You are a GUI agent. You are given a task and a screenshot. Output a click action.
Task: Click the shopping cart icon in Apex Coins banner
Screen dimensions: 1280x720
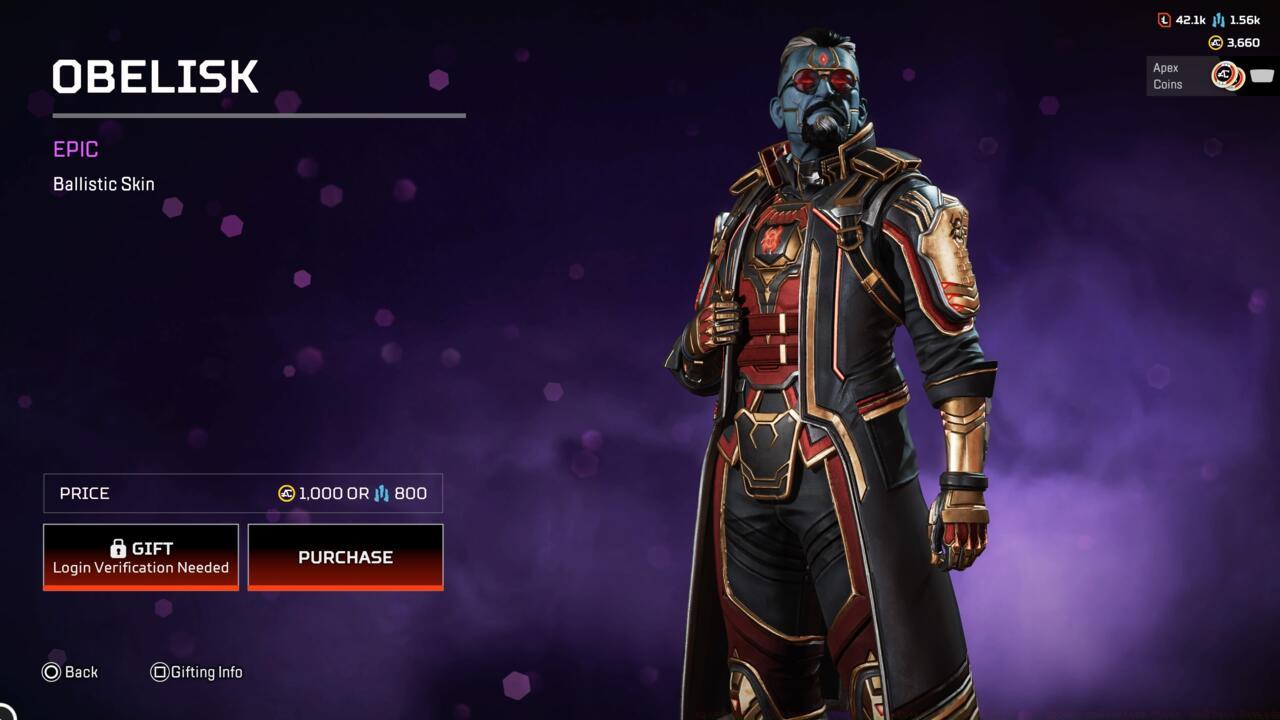click(1261, 75)
